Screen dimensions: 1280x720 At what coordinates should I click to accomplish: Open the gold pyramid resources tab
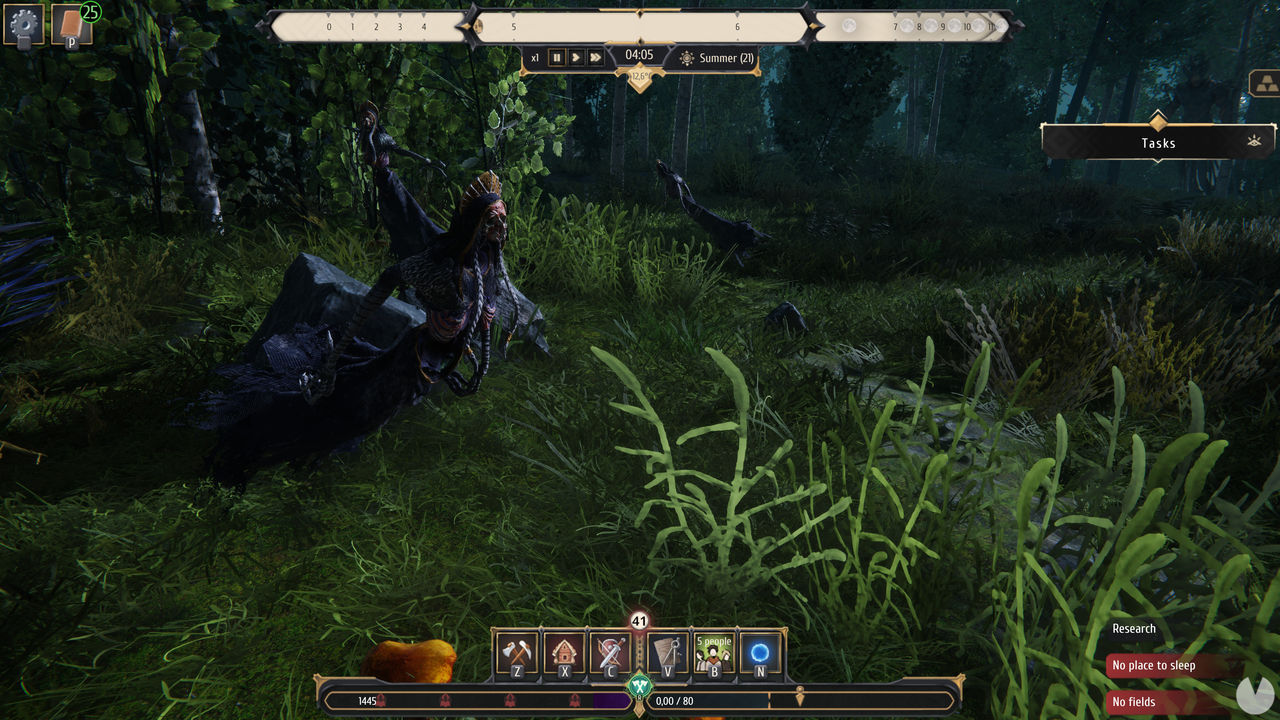[1264, 84]
